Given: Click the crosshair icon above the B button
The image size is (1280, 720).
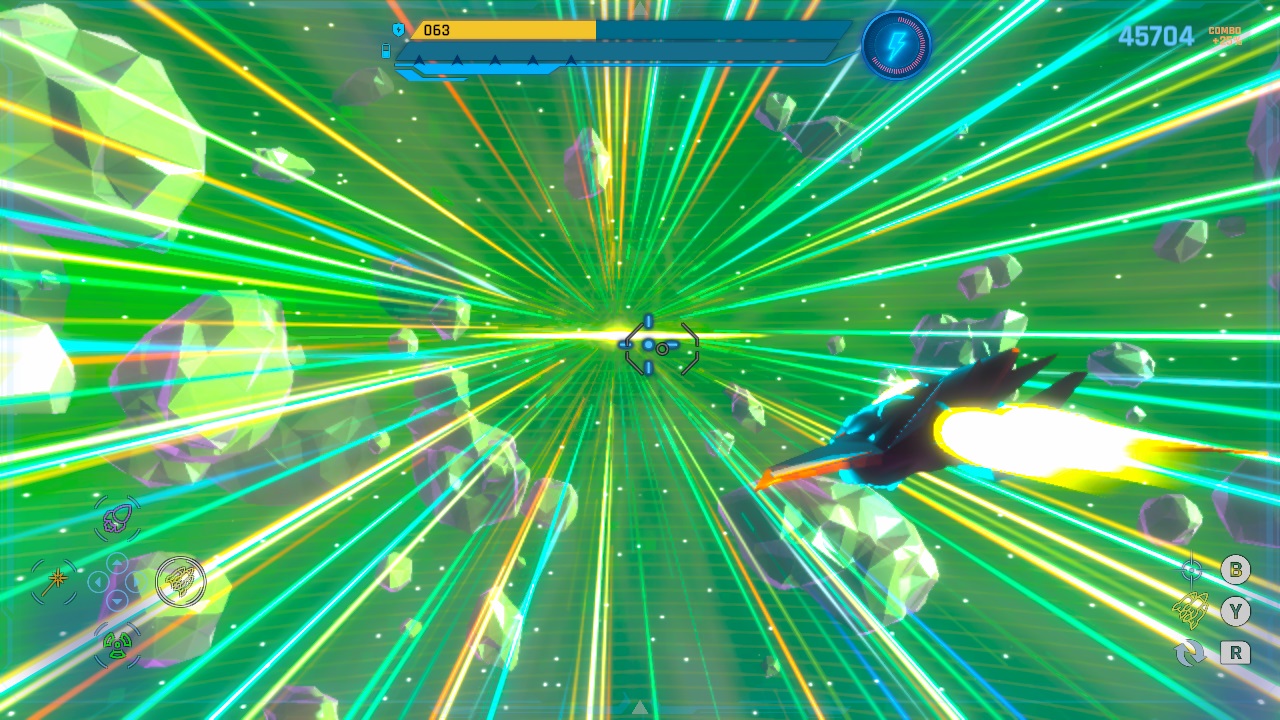Looking at the screenshot, I should coord(1190,568).
